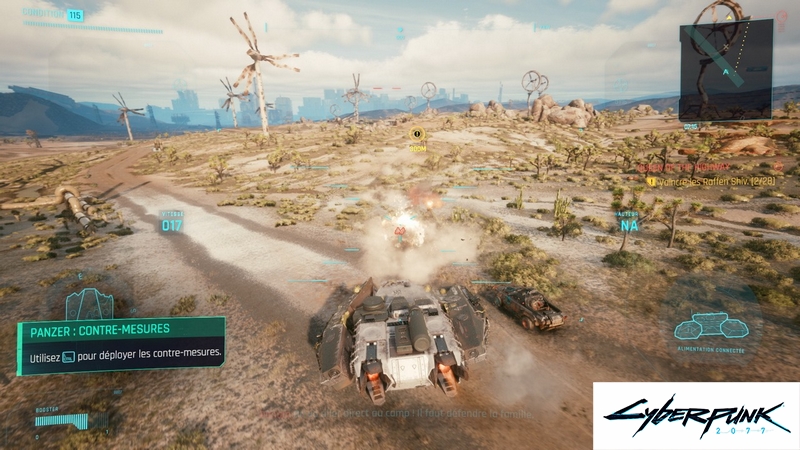Select the panzer armor icon above the tutorial
800x450 pixels.
pyautogui.click(x=89, y=302)
